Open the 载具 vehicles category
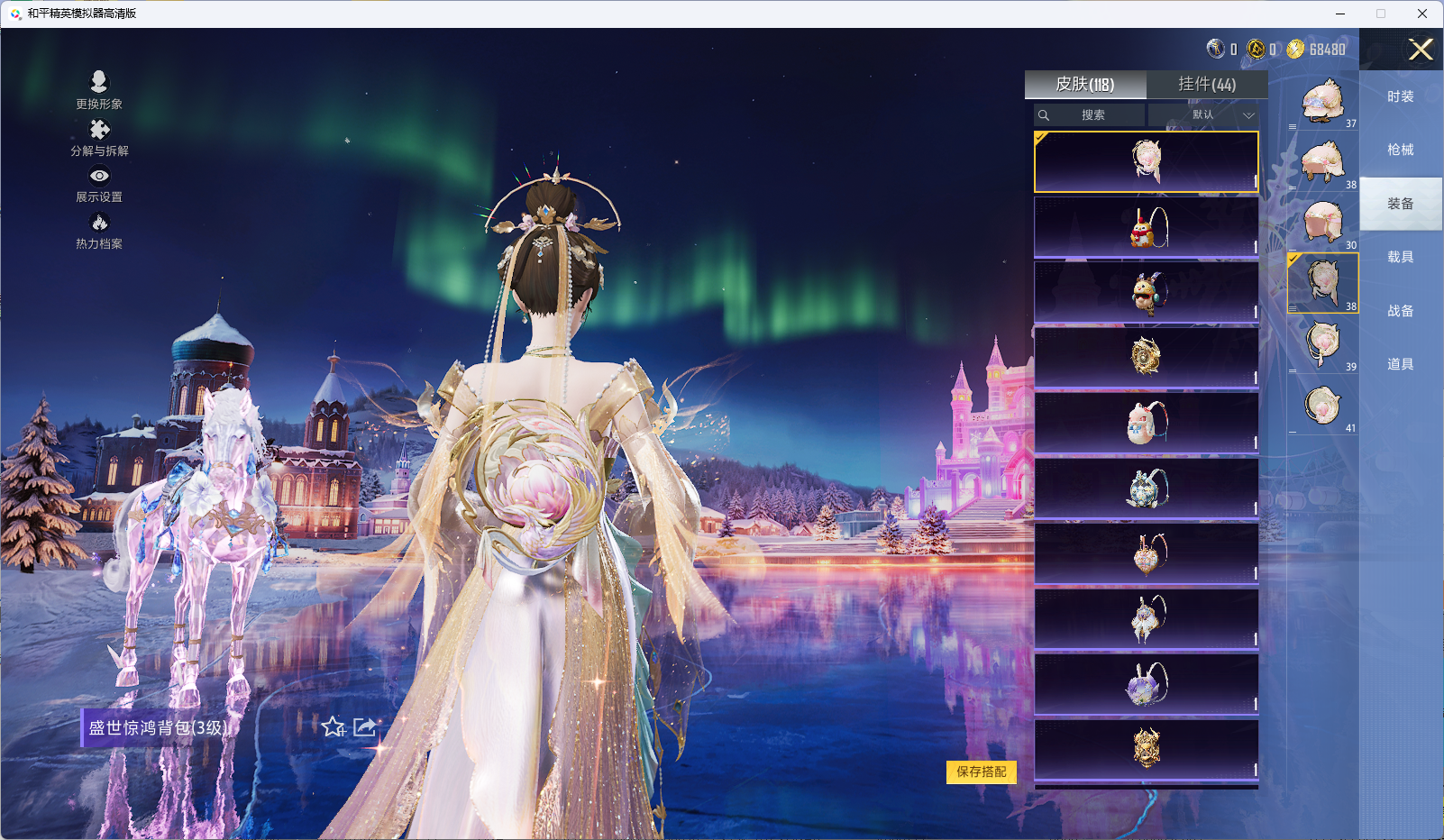Viewport: 1444px width, 840px height. tap(1400, 257)
